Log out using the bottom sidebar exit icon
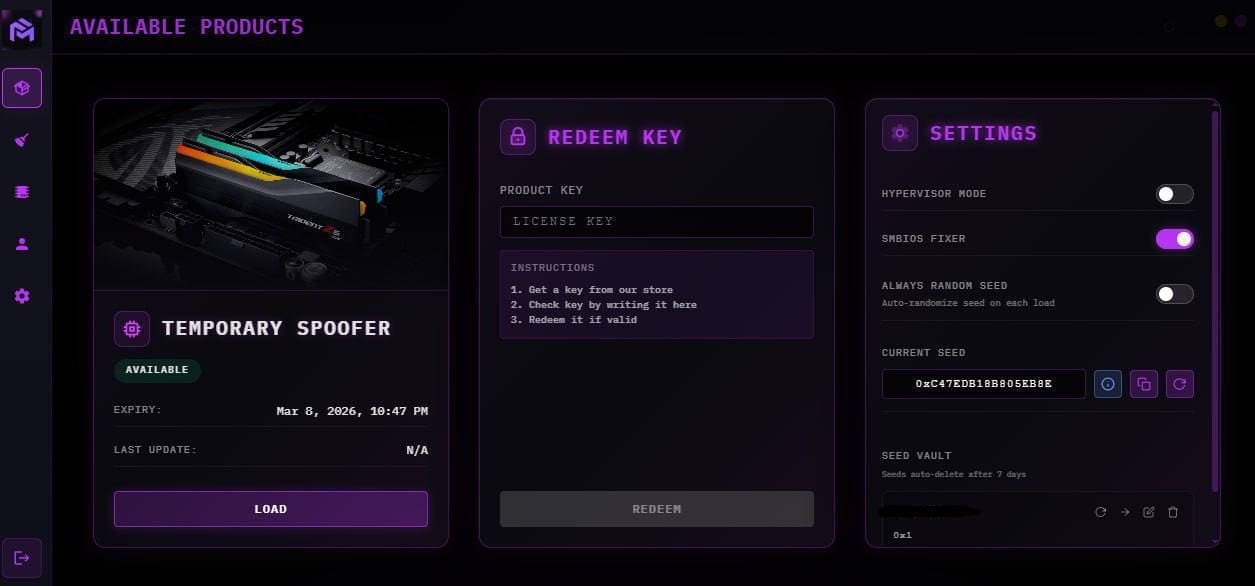 (x=22, y=558)
